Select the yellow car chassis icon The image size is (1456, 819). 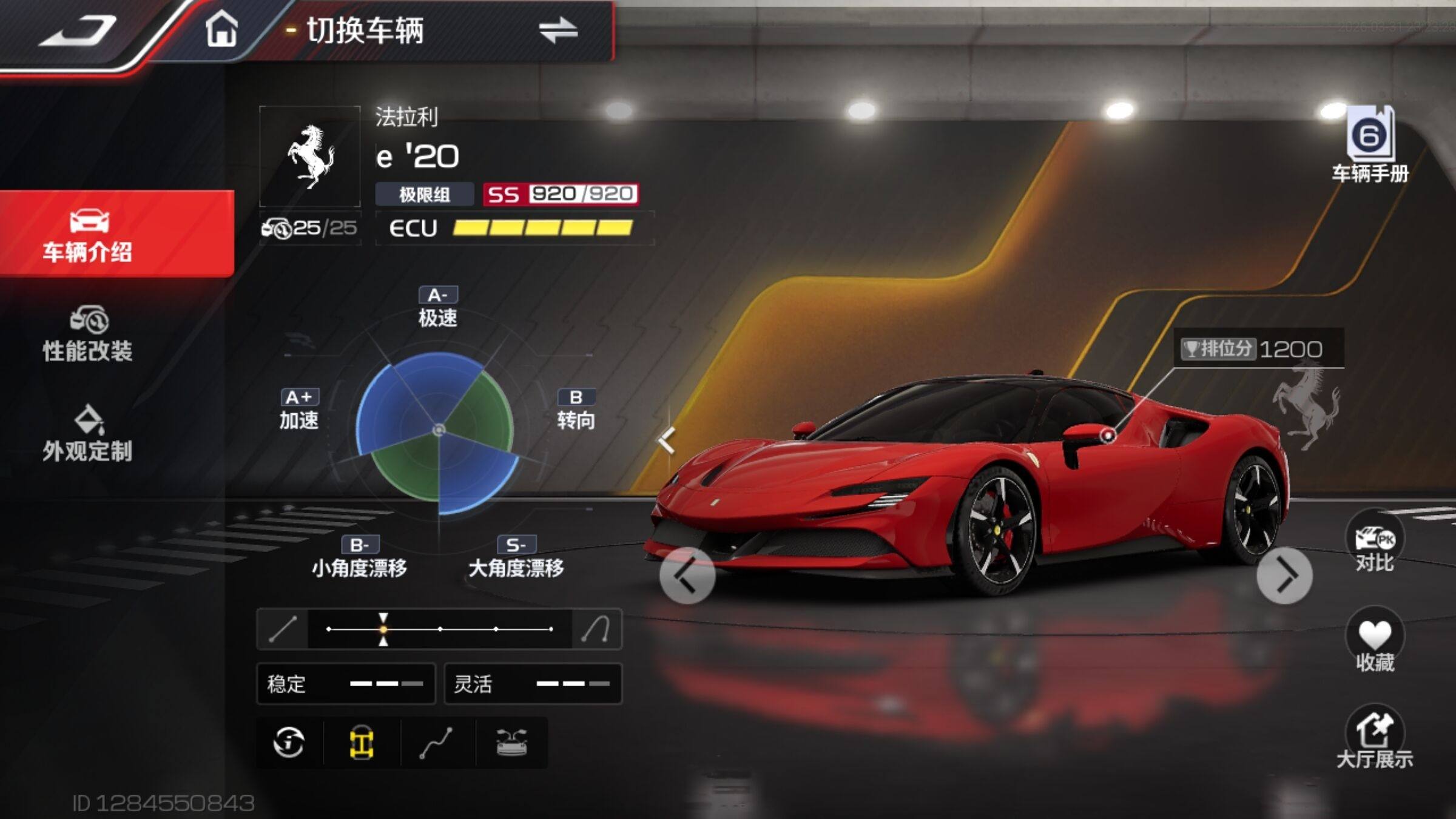[x=362, y=743]
